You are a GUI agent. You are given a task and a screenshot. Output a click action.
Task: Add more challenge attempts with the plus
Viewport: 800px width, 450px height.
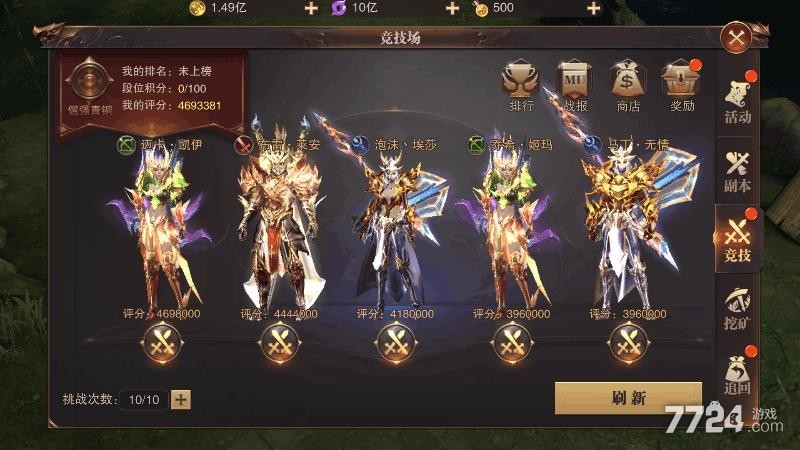pos(181,399)
